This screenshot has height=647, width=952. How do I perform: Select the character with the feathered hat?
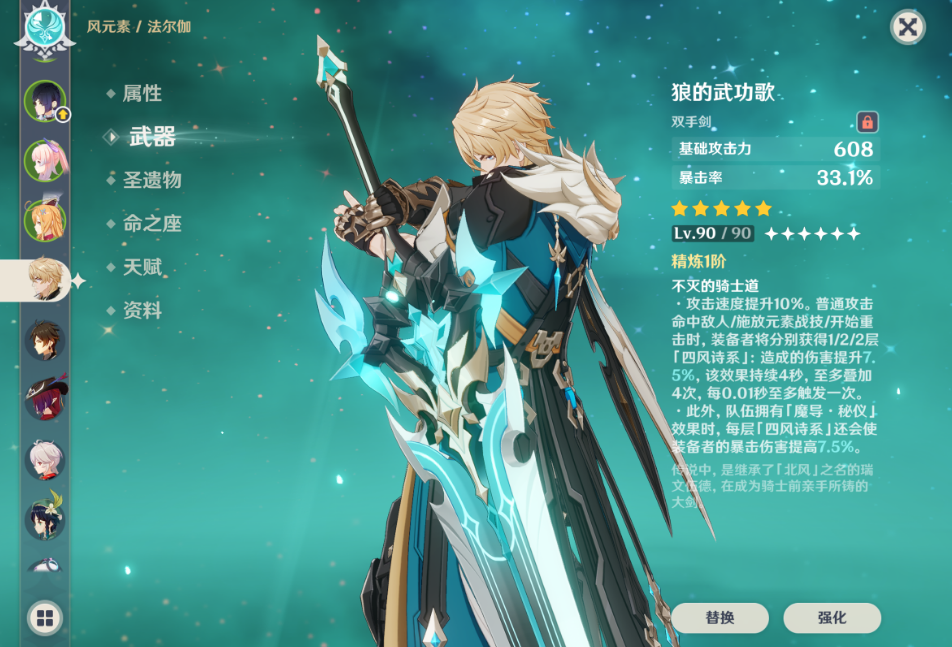45,399
